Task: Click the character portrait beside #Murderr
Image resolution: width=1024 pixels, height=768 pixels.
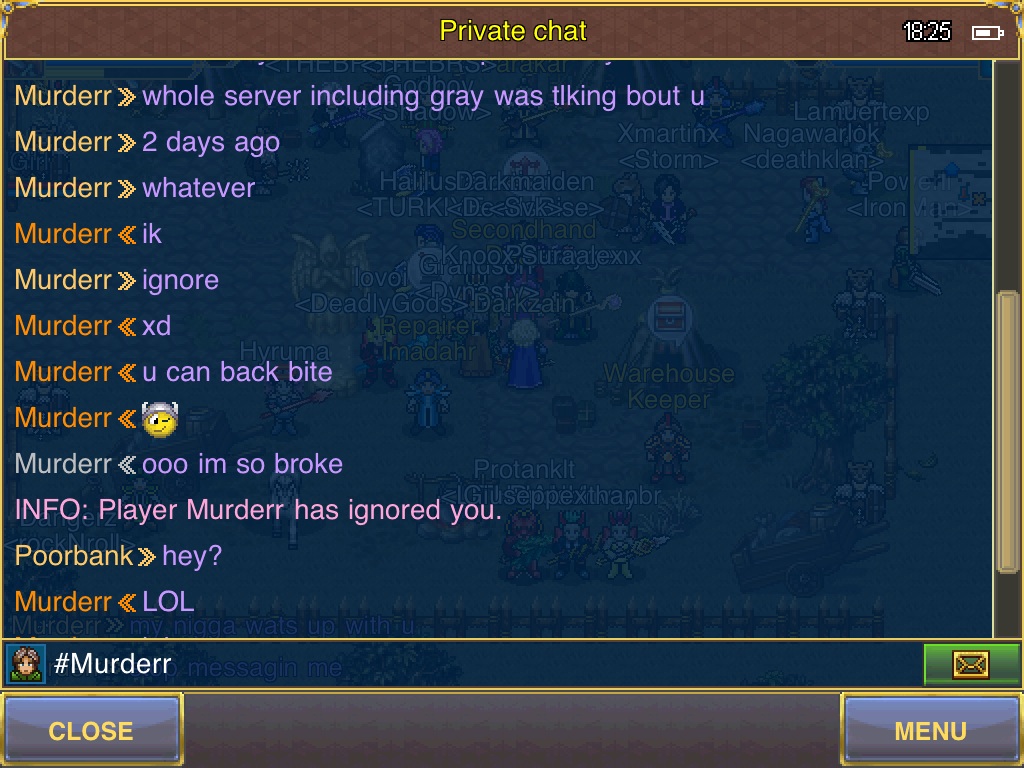Action: 25,664
